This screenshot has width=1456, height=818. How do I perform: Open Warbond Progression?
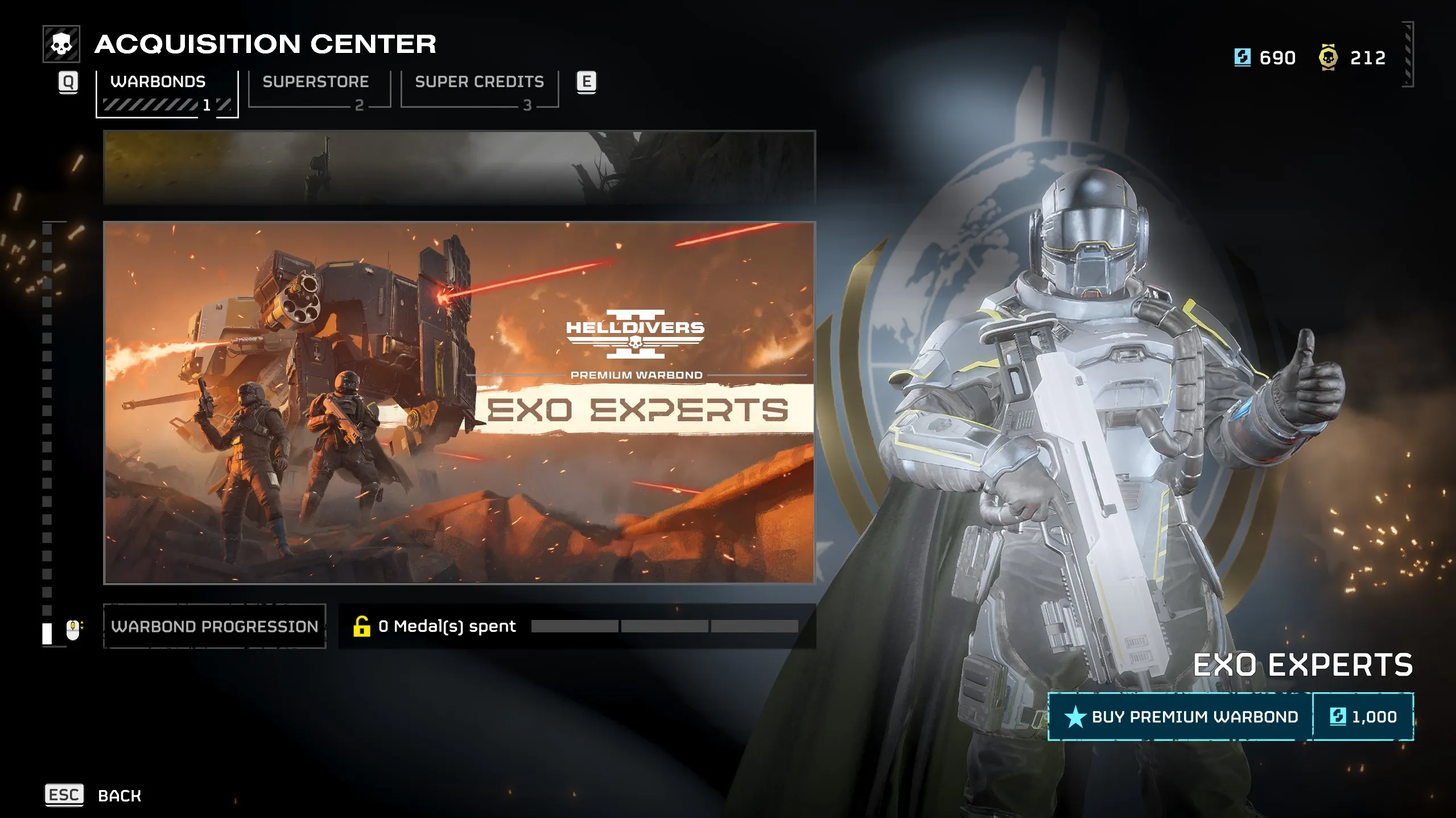215,626
